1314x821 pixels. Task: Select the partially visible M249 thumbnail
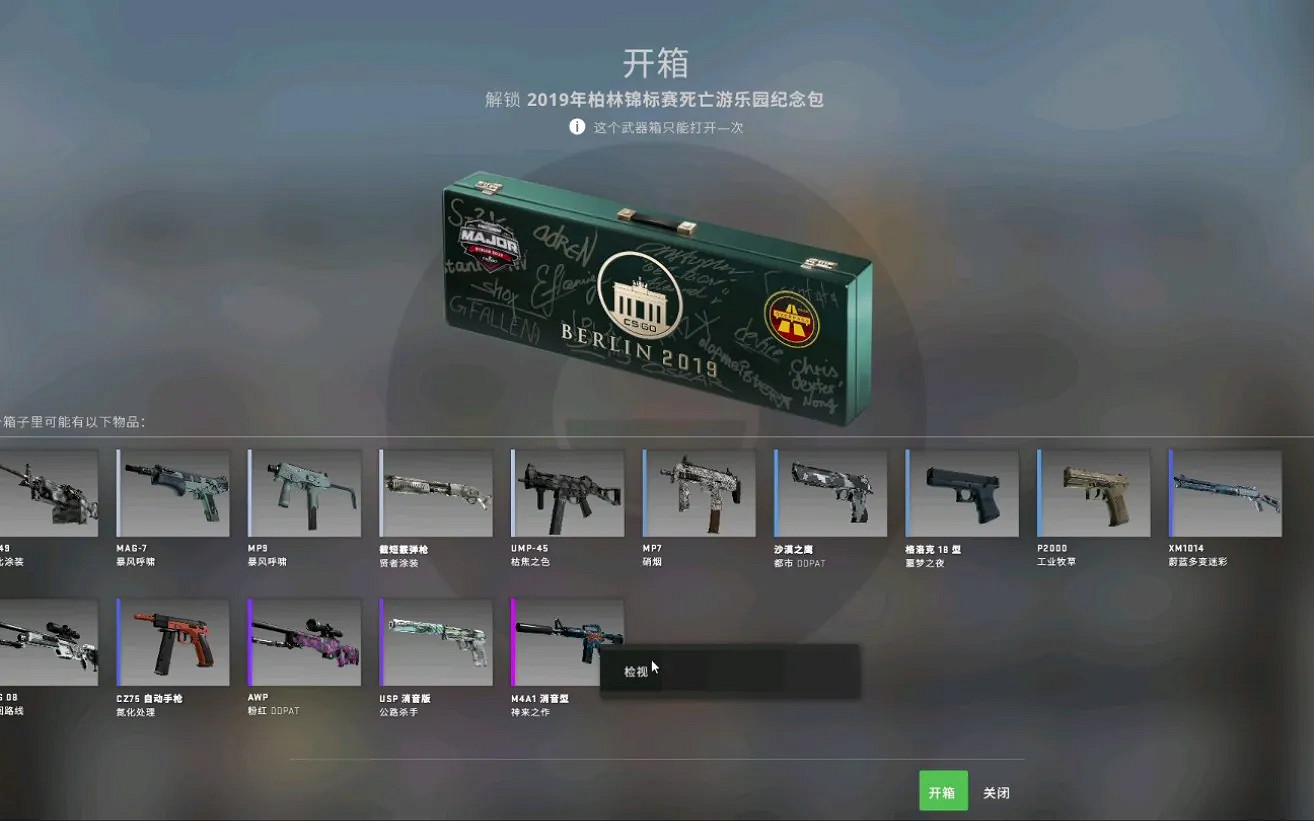coord(45,492)
